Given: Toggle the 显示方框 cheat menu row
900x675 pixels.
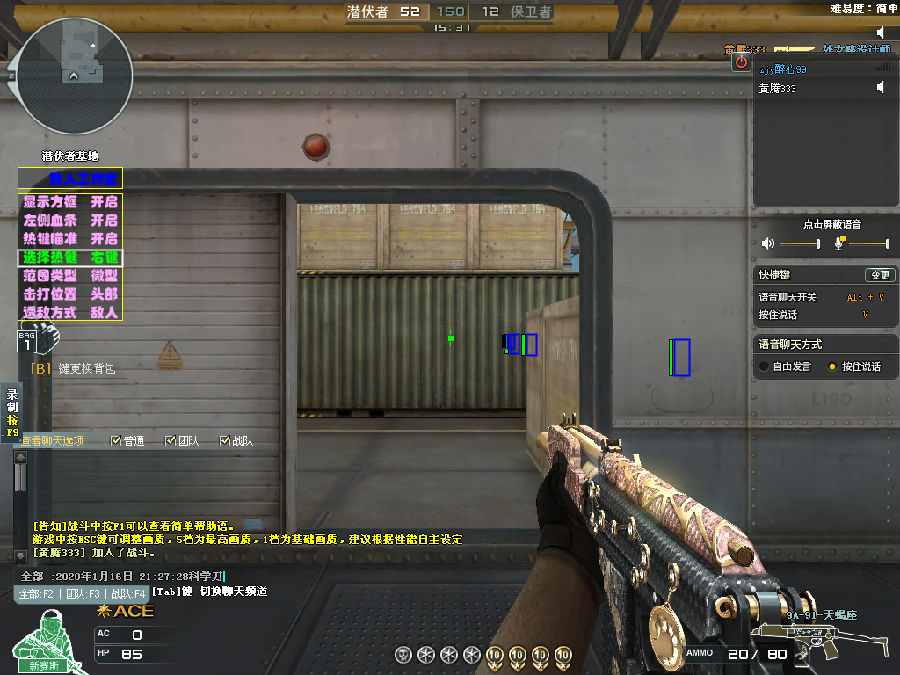Looking at the screenshot, I should pos(70,201).
